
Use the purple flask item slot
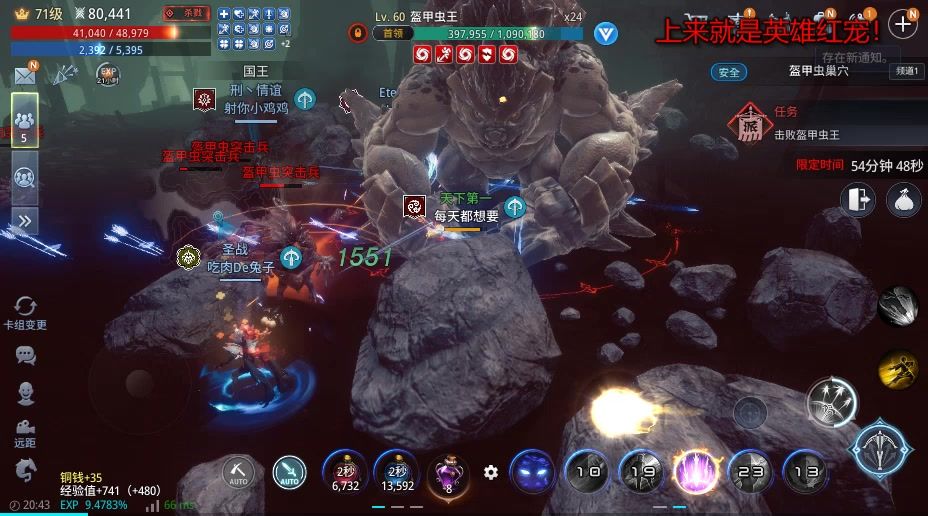click(x=448, y=471)
